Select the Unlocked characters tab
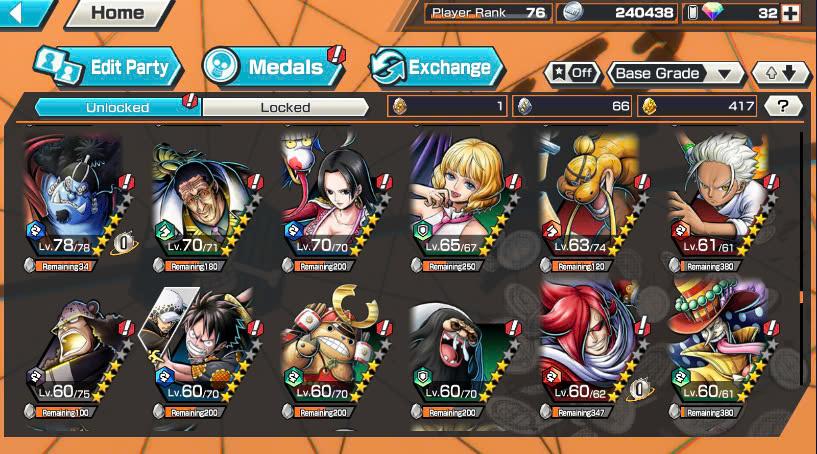The width and height of the screenshot is (817, 454). click(117, 107)
